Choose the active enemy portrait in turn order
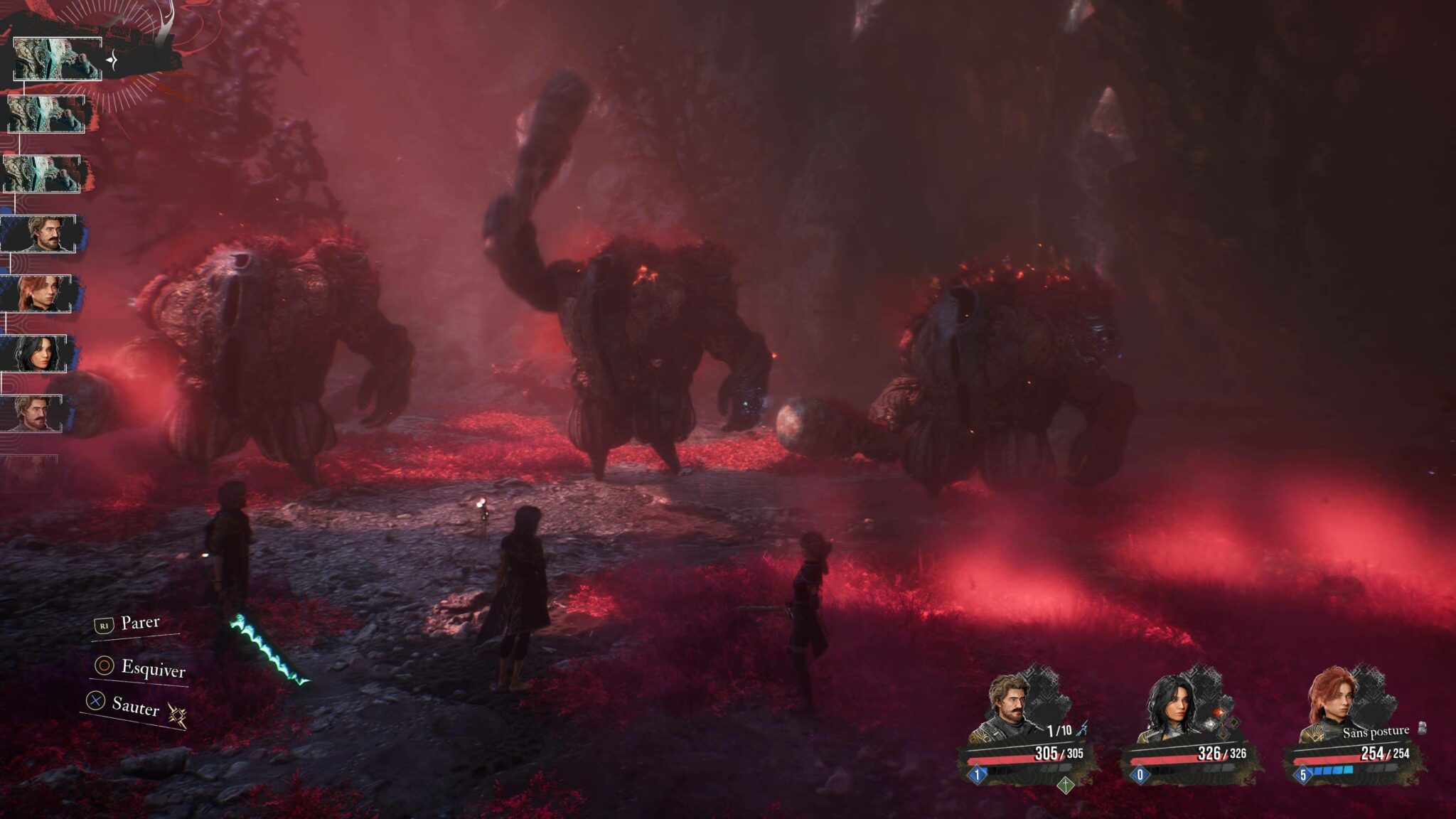The height and width of the screenshot is (819, 1456). [57, 60]
